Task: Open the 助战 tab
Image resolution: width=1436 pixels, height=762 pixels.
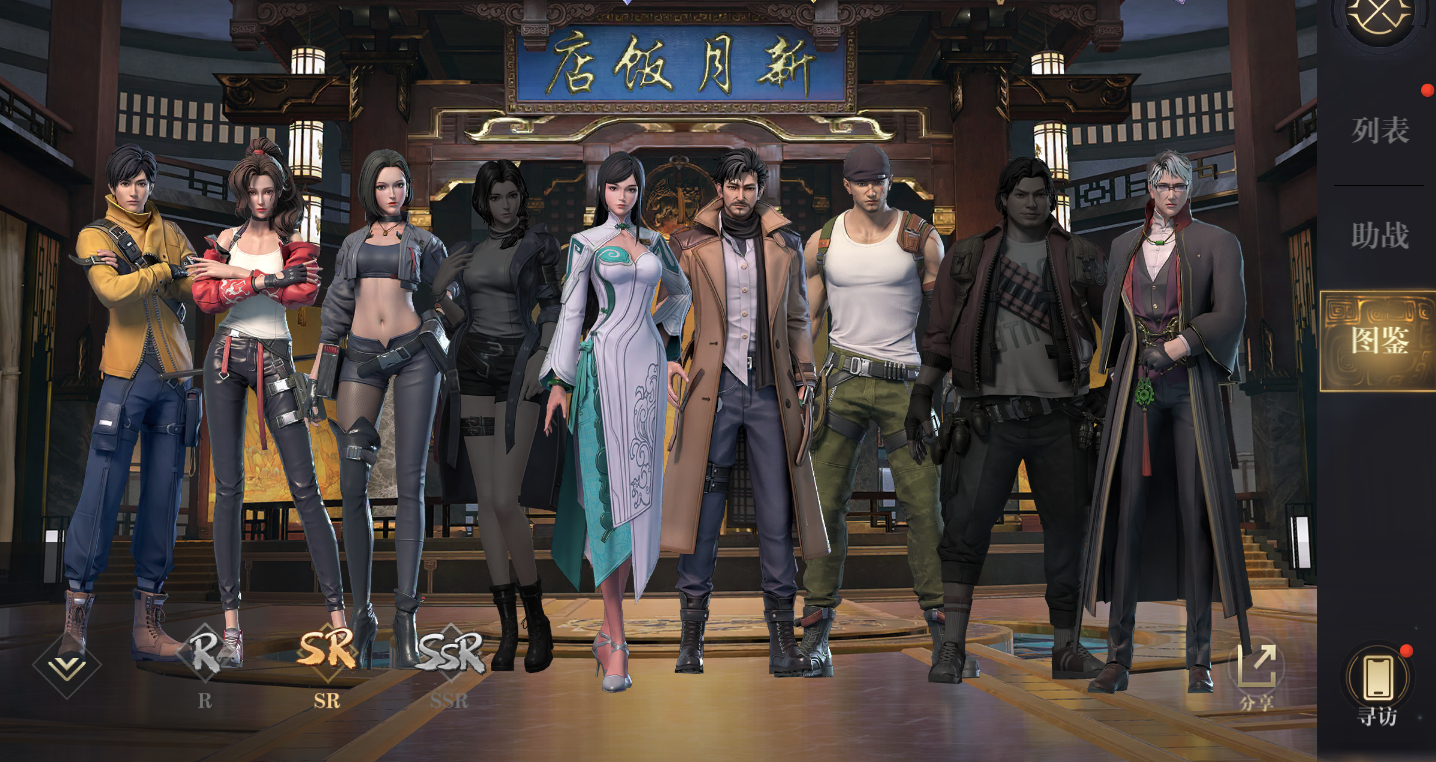Action: 1379,236
